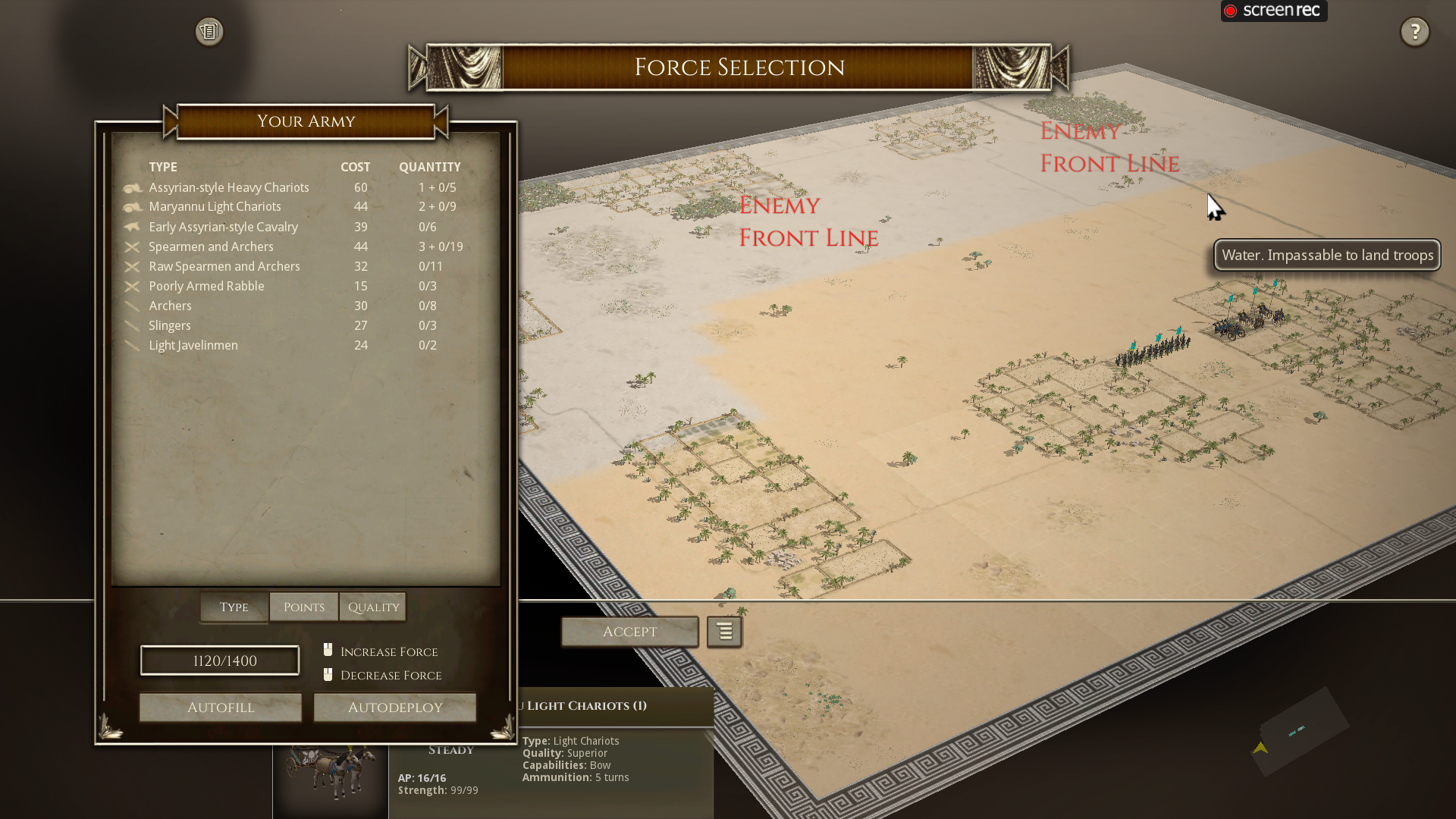This screenshot has width=1456, height=819.
Task: Select the bow icon next to Archers
Action: tap(132, 306)
